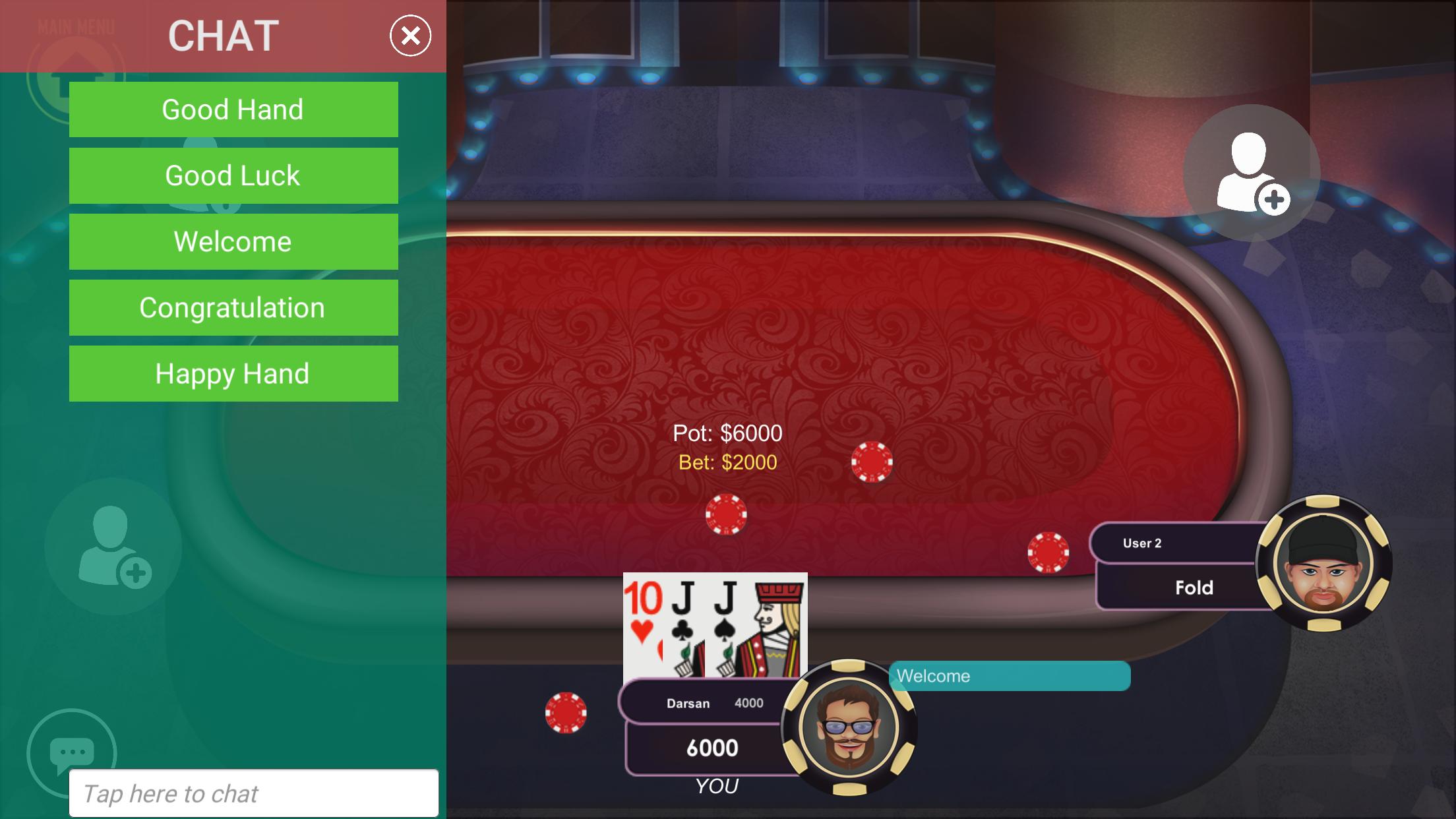Click the Tap here to chat field
Image resolution: width=1456 pixels, height=819 pixels.
pyautogui.click(x=257, y=793)
